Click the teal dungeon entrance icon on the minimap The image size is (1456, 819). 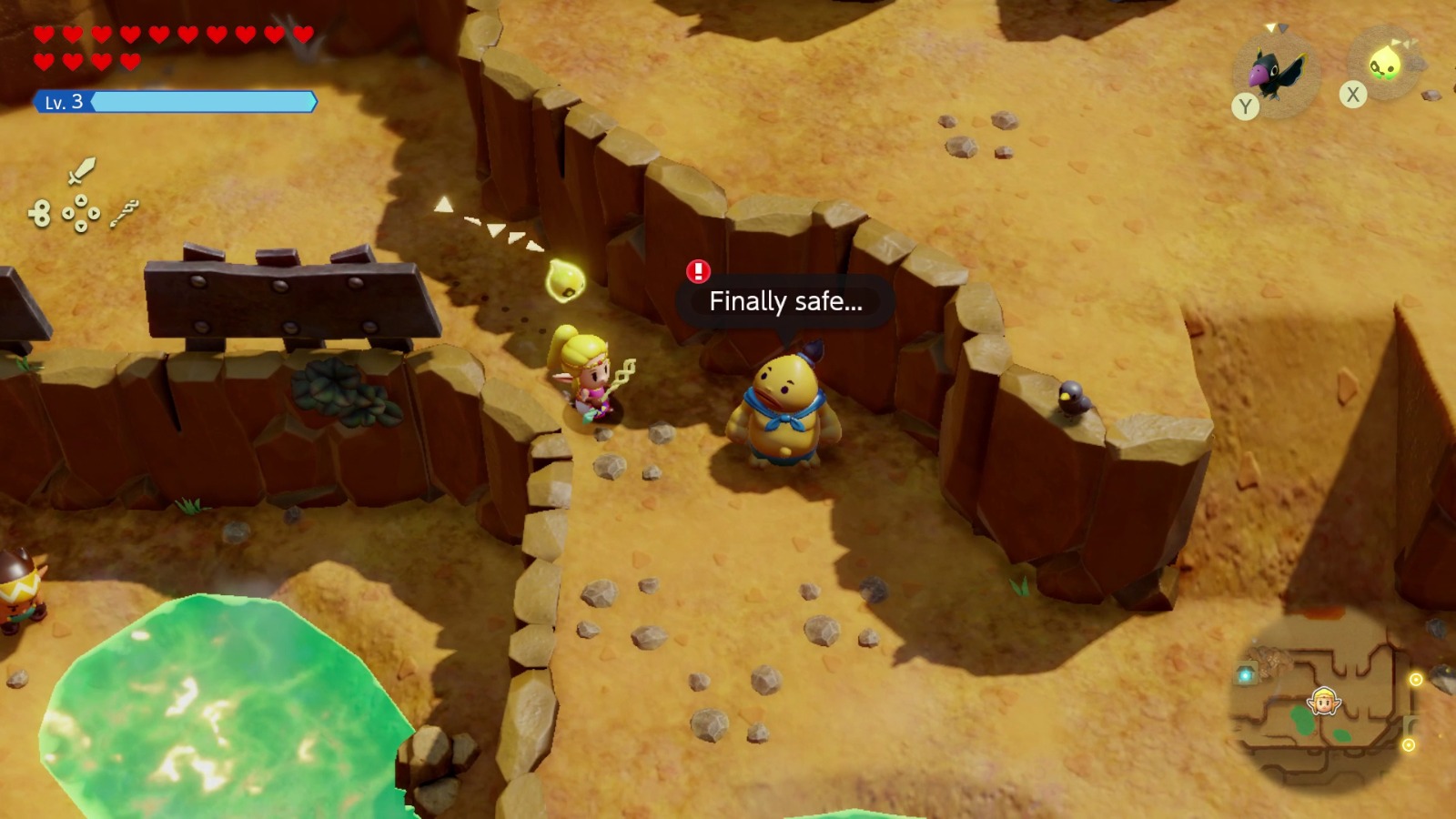[x=1246, y=674]
